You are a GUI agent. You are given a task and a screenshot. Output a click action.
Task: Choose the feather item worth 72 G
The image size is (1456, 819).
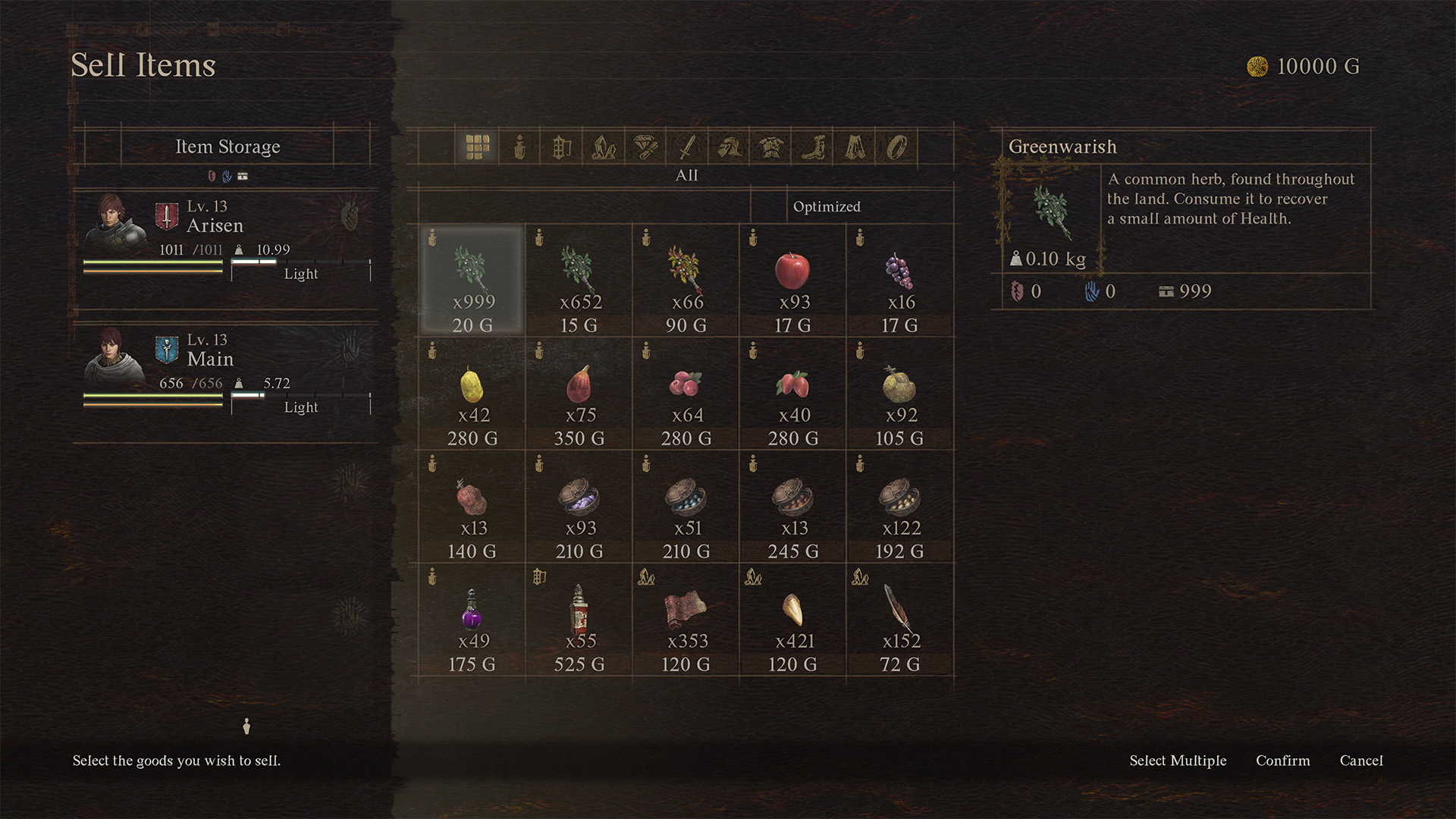(899, 620)
